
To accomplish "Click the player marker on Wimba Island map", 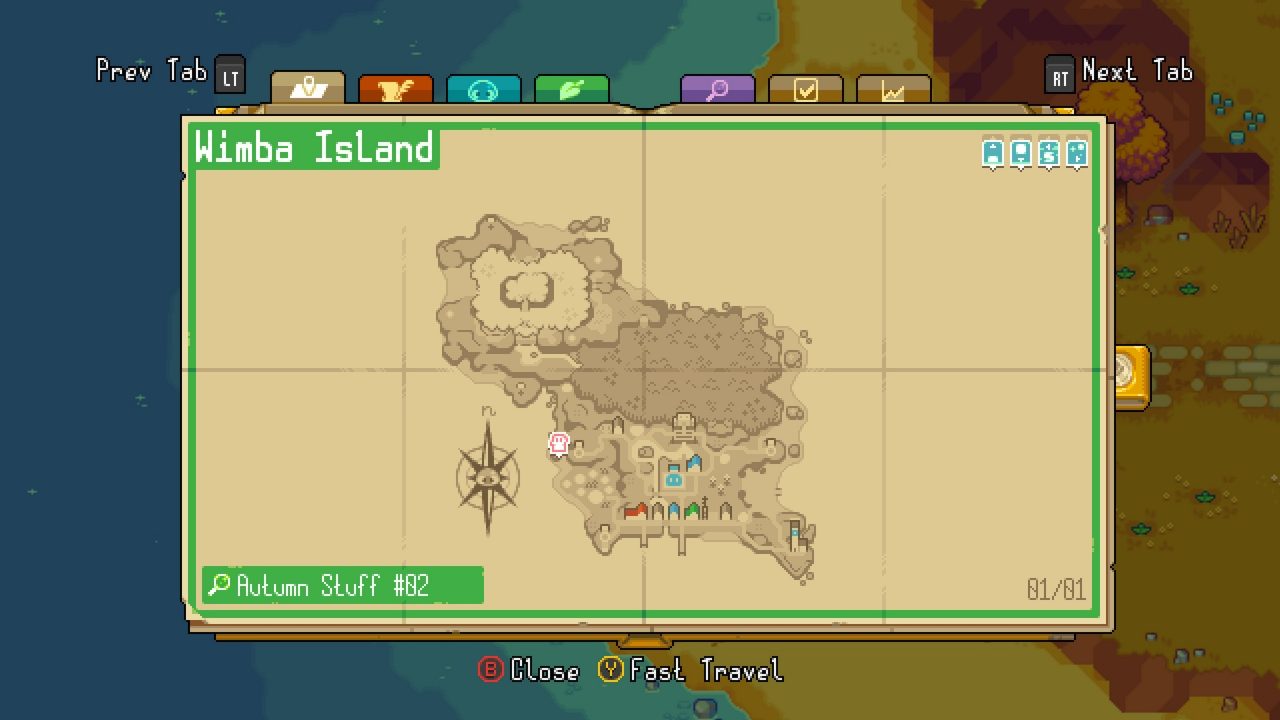I will coord(557,444).
